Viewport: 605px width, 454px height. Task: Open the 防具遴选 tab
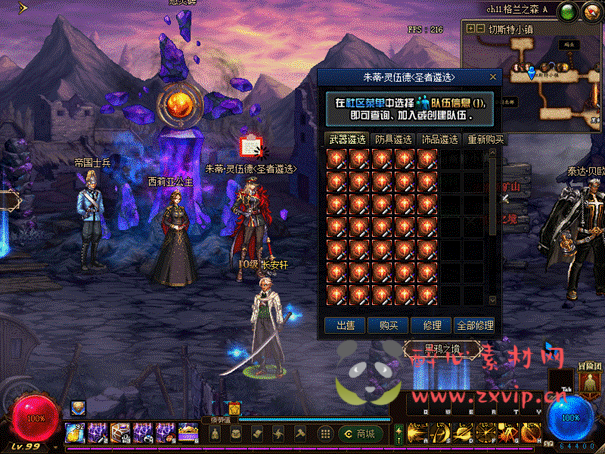tap(393, 139)
